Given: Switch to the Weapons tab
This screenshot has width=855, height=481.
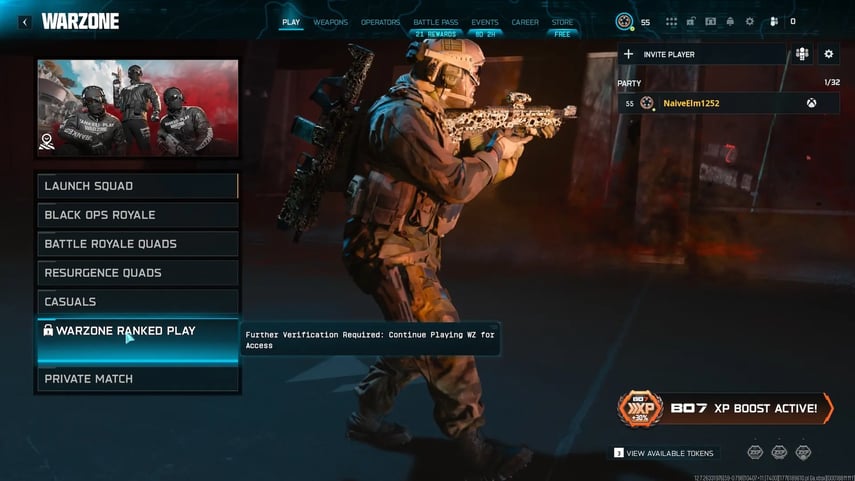Looking at the screenshot, I should (x=331, y=22).
